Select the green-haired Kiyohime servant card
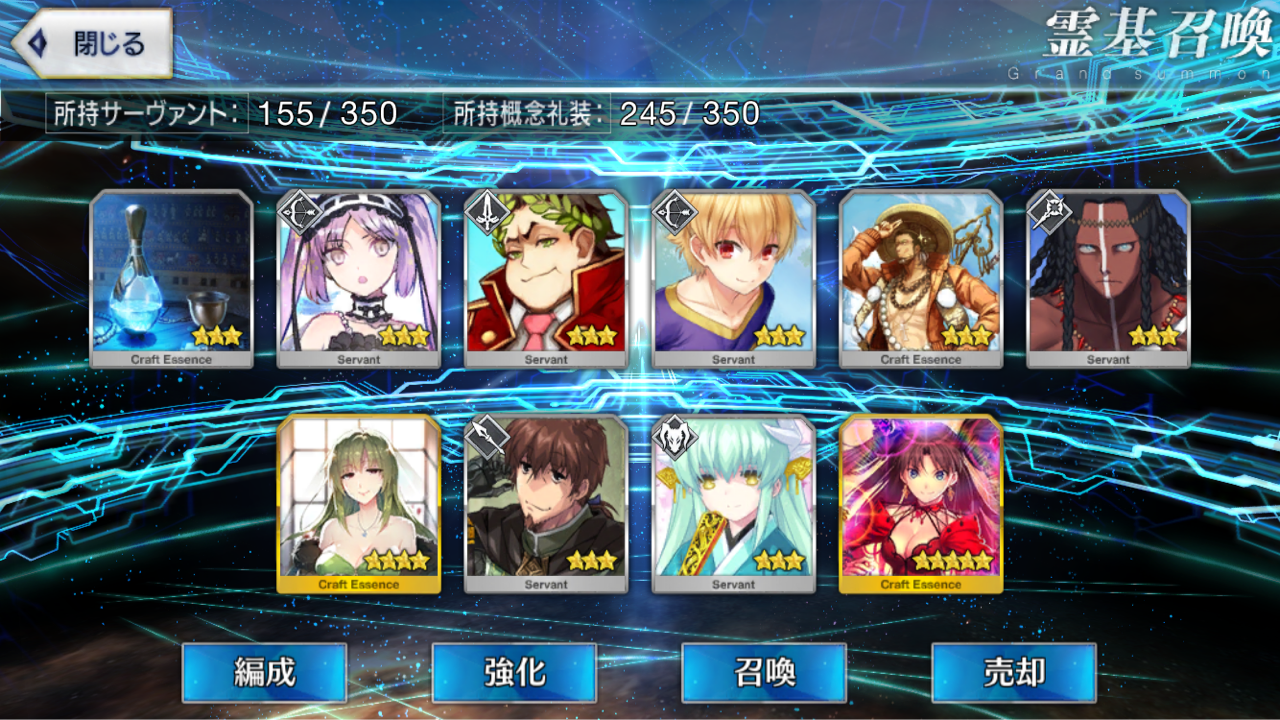This screenshot has width=1280, height=720. (735, 505)
